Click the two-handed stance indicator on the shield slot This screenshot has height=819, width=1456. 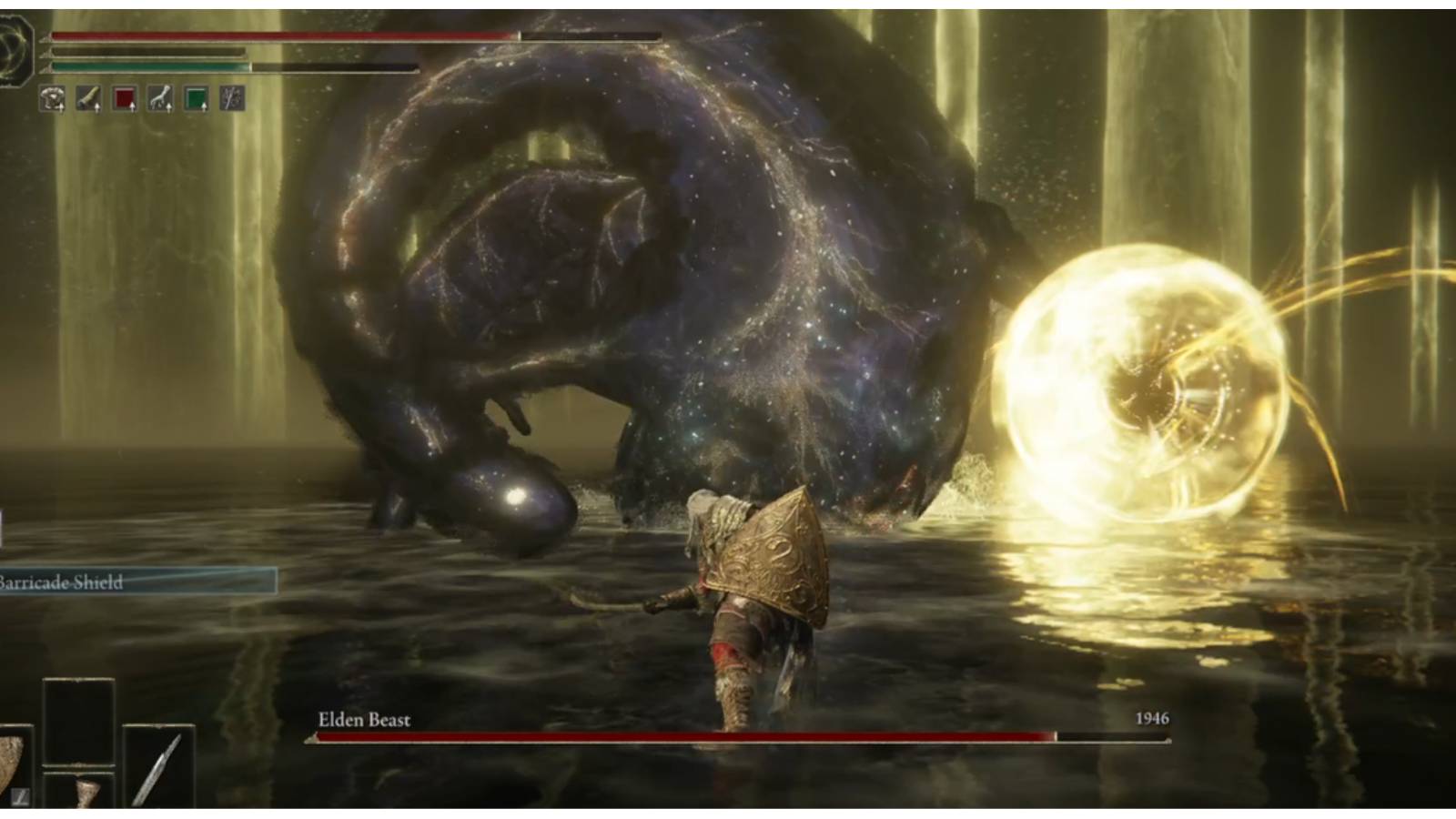20,798
